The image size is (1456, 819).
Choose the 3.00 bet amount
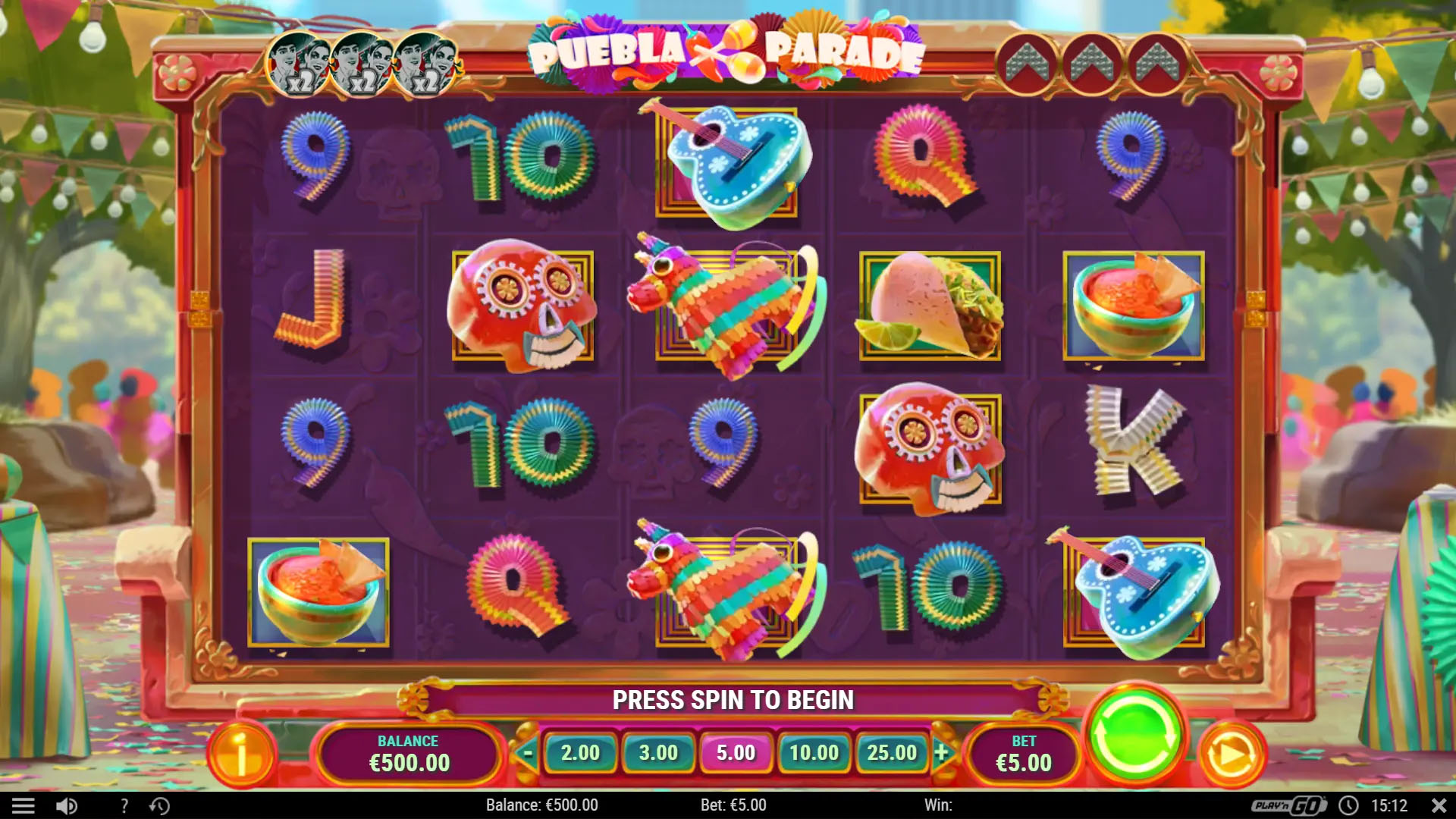(x=658, y=752)
